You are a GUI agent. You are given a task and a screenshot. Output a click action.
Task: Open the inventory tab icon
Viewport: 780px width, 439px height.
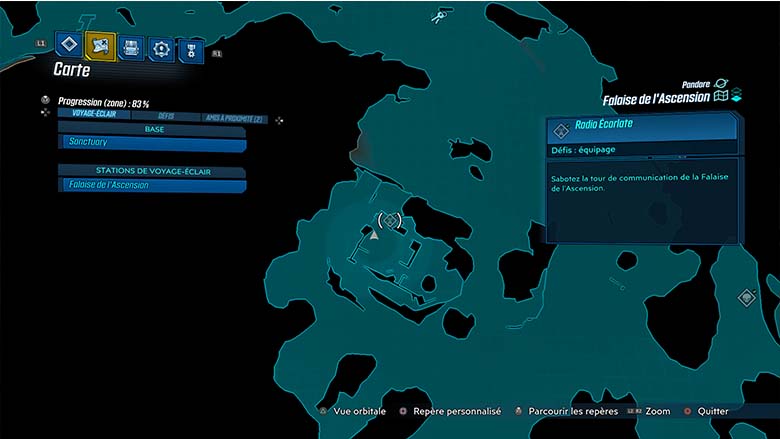(131, 46)
